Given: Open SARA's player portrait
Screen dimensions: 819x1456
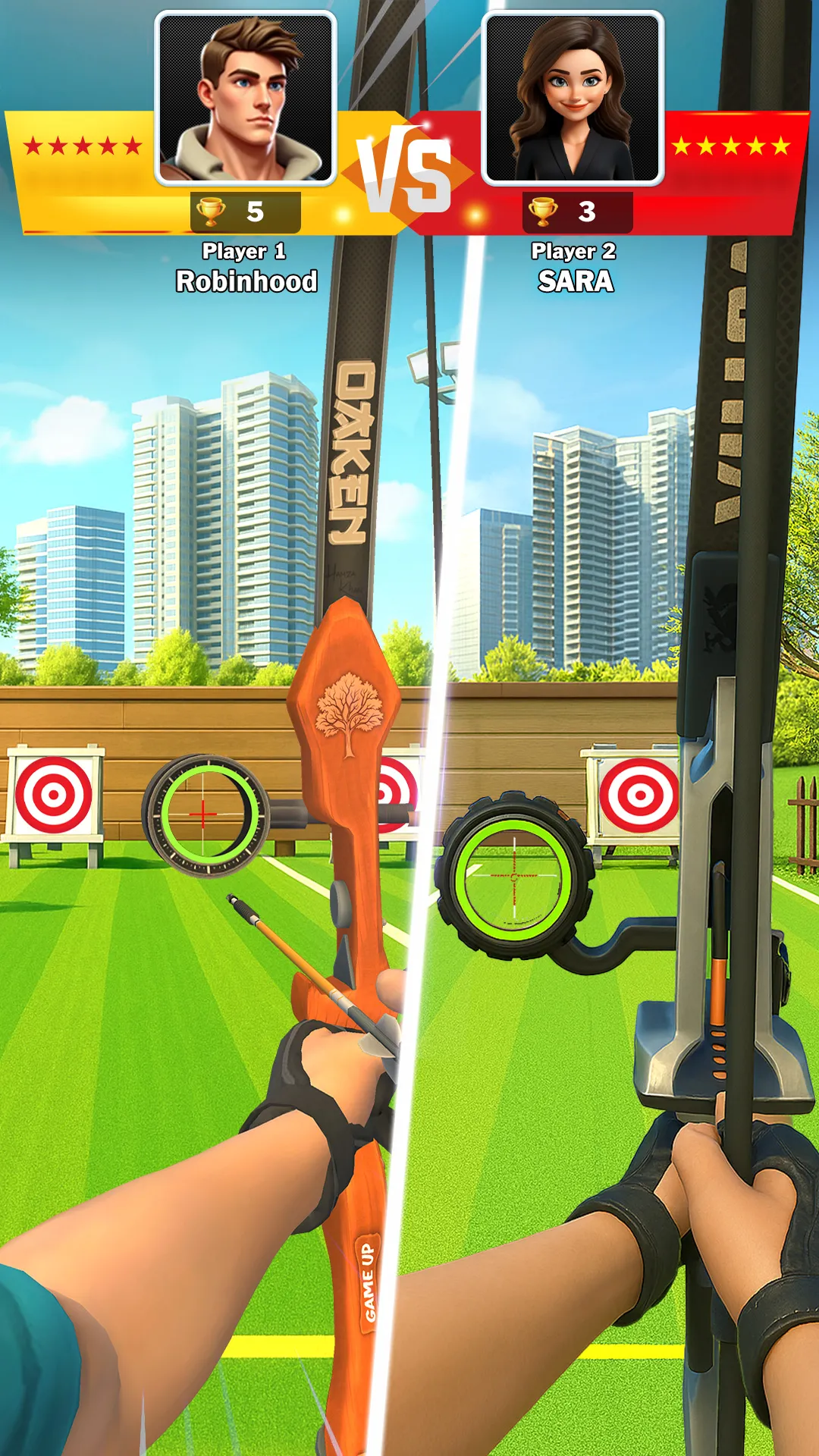Looking at the screenshot, I should (x=573, y=99).
